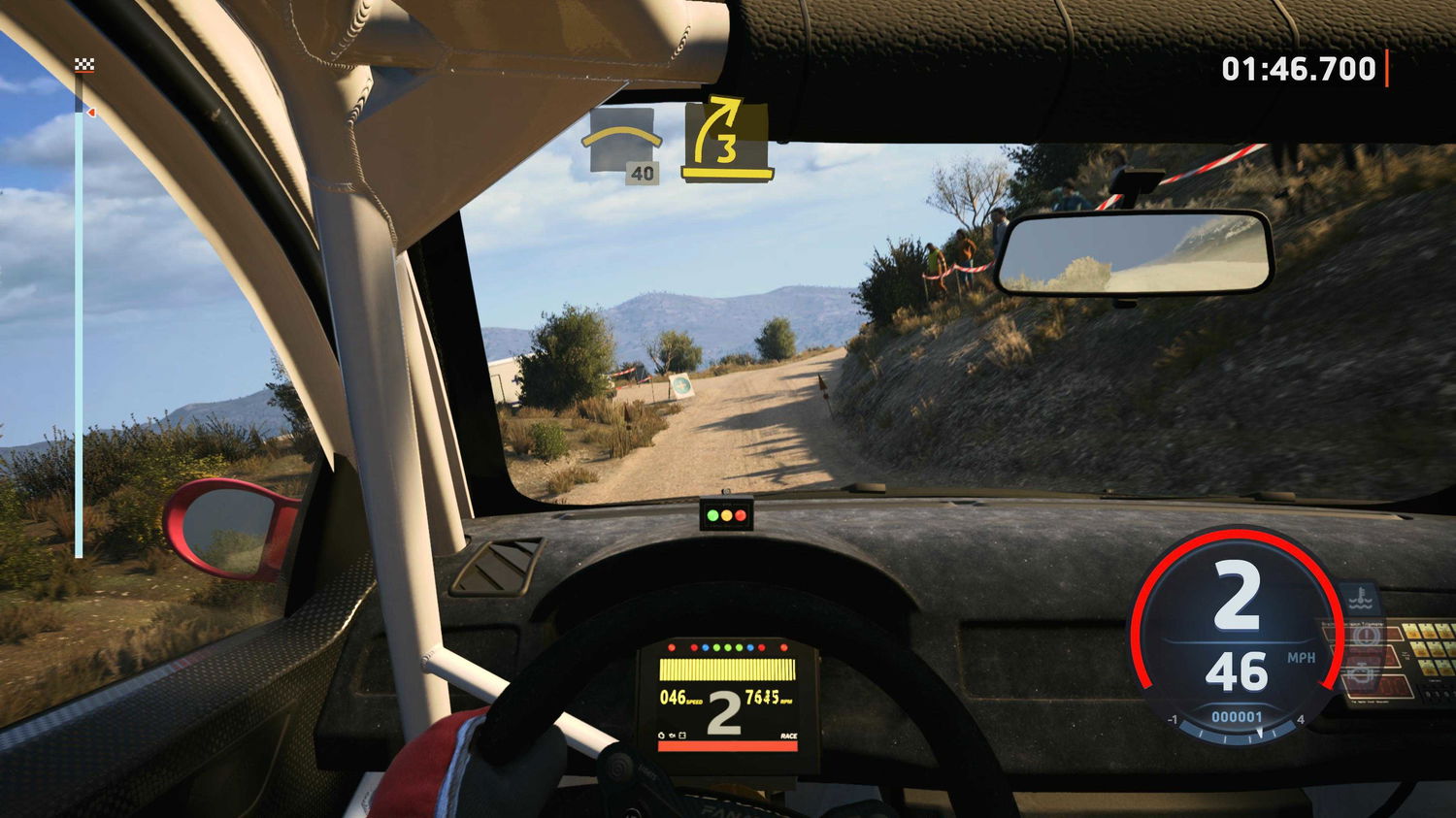This screenshot has width=1456, height=818.
Task: Click the traffic light box on the dashboard
Action: (727, 515)
